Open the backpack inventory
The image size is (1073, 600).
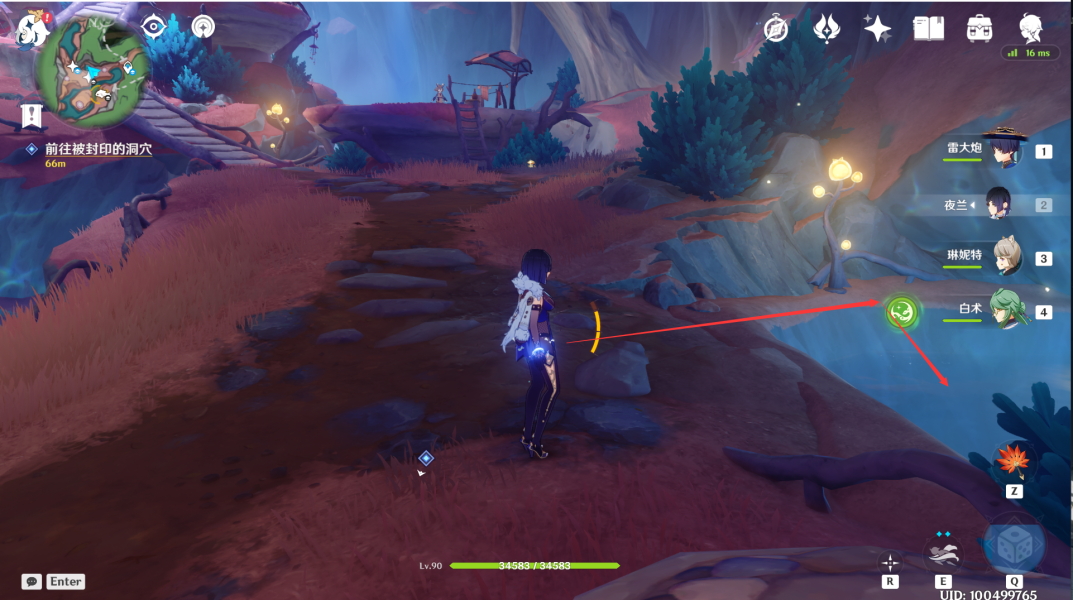980,29
